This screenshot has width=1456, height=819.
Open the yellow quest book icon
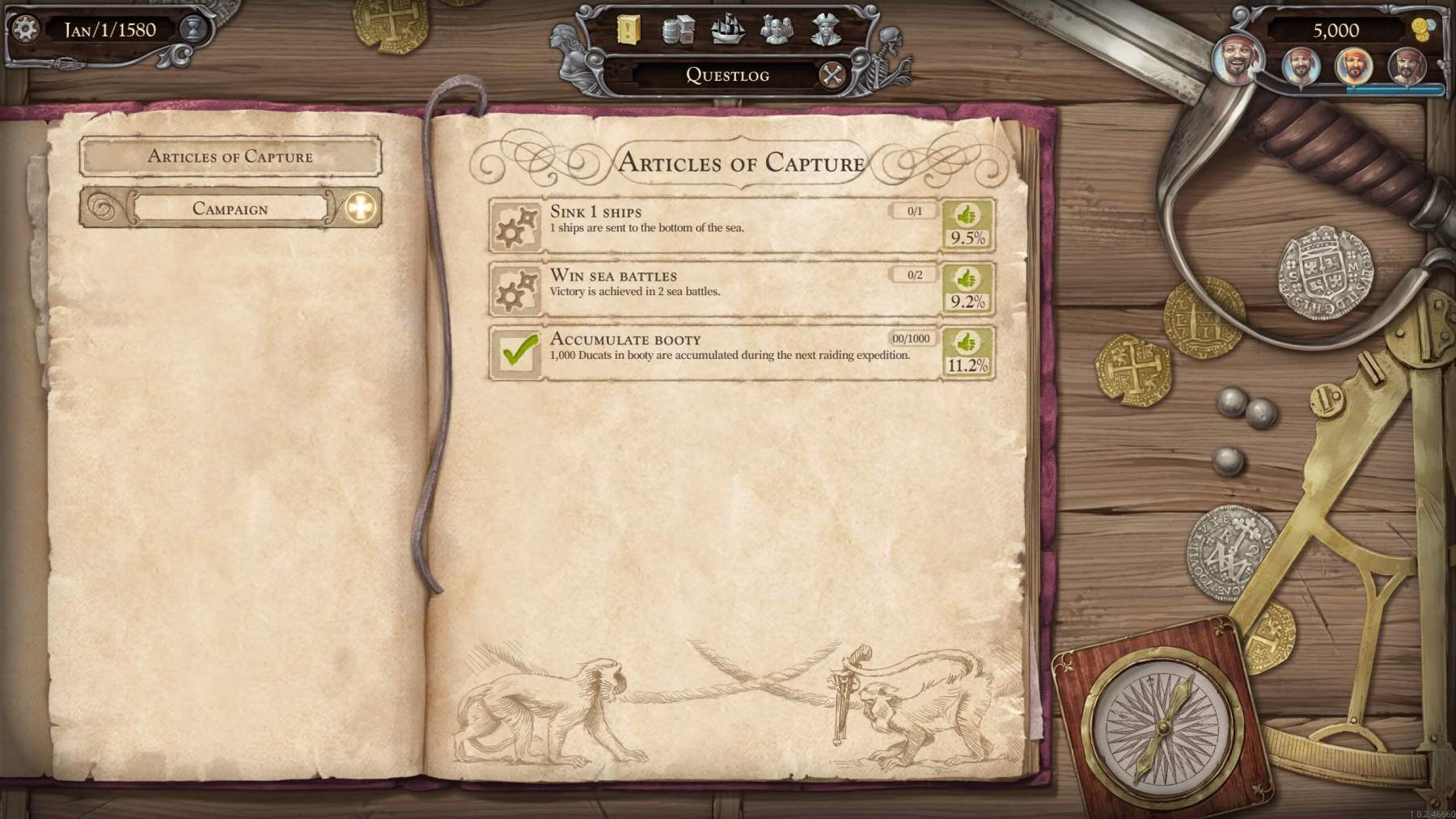[x=628, y=31]
